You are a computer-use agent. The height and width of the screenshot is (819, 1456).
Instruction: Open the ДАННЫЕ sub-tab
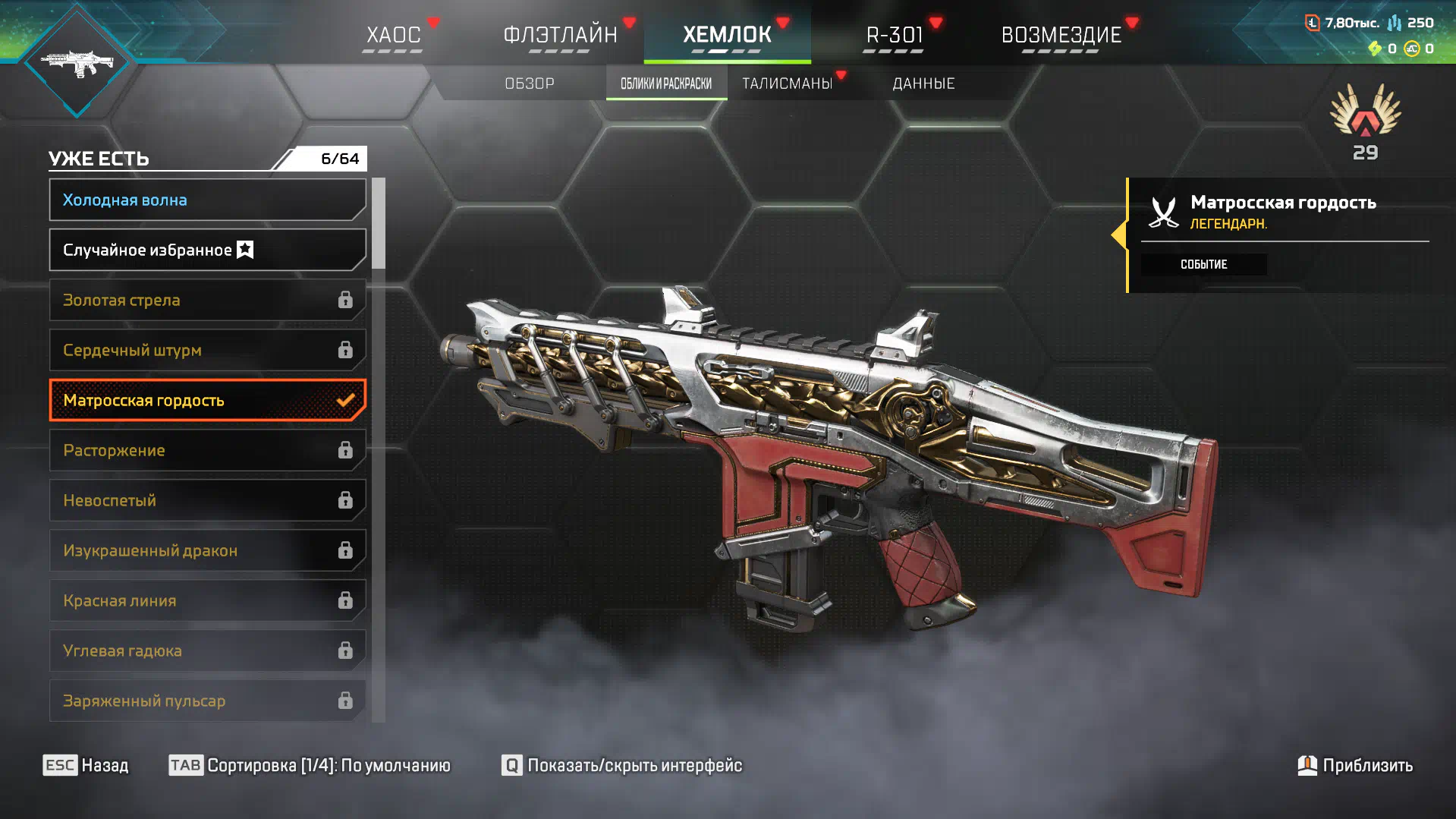923,83
